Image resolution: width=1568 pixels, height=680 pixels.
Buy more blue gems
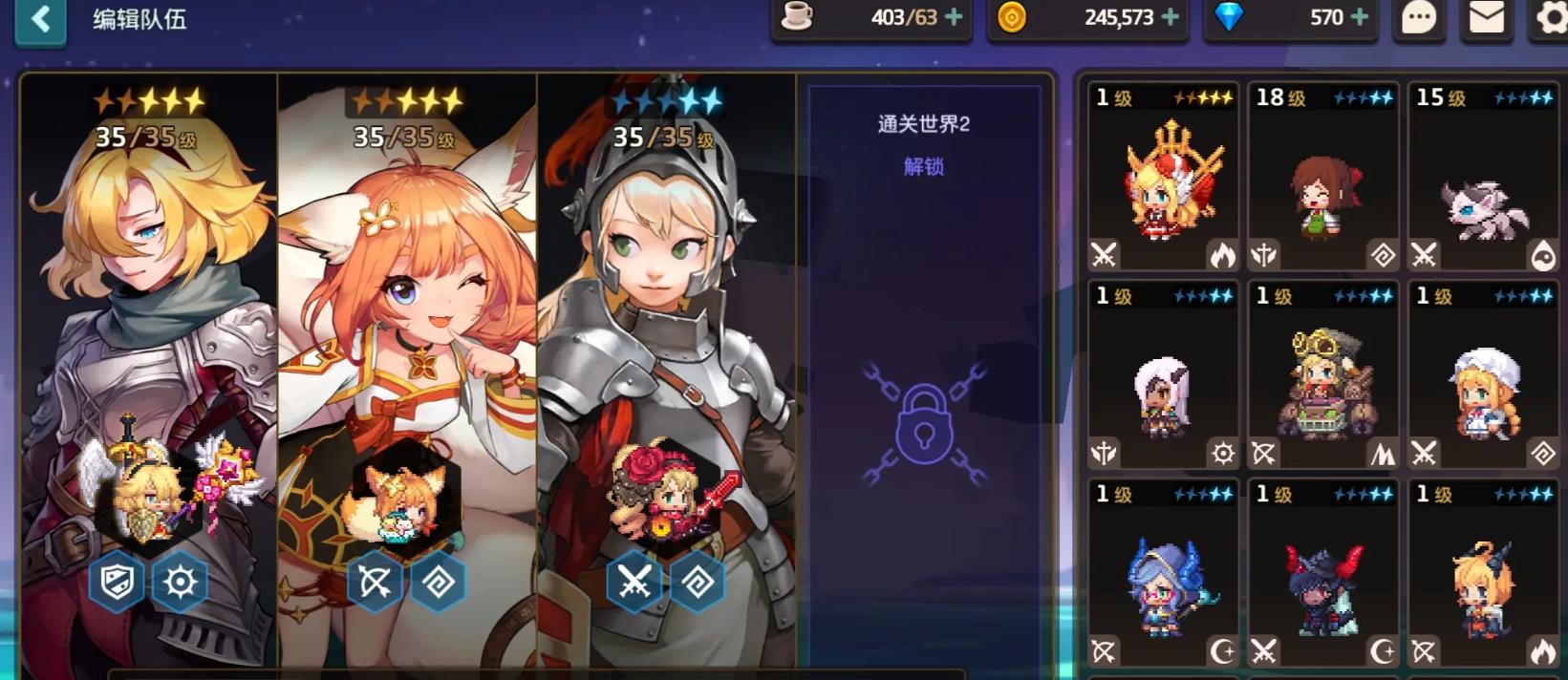point(1360,17)
